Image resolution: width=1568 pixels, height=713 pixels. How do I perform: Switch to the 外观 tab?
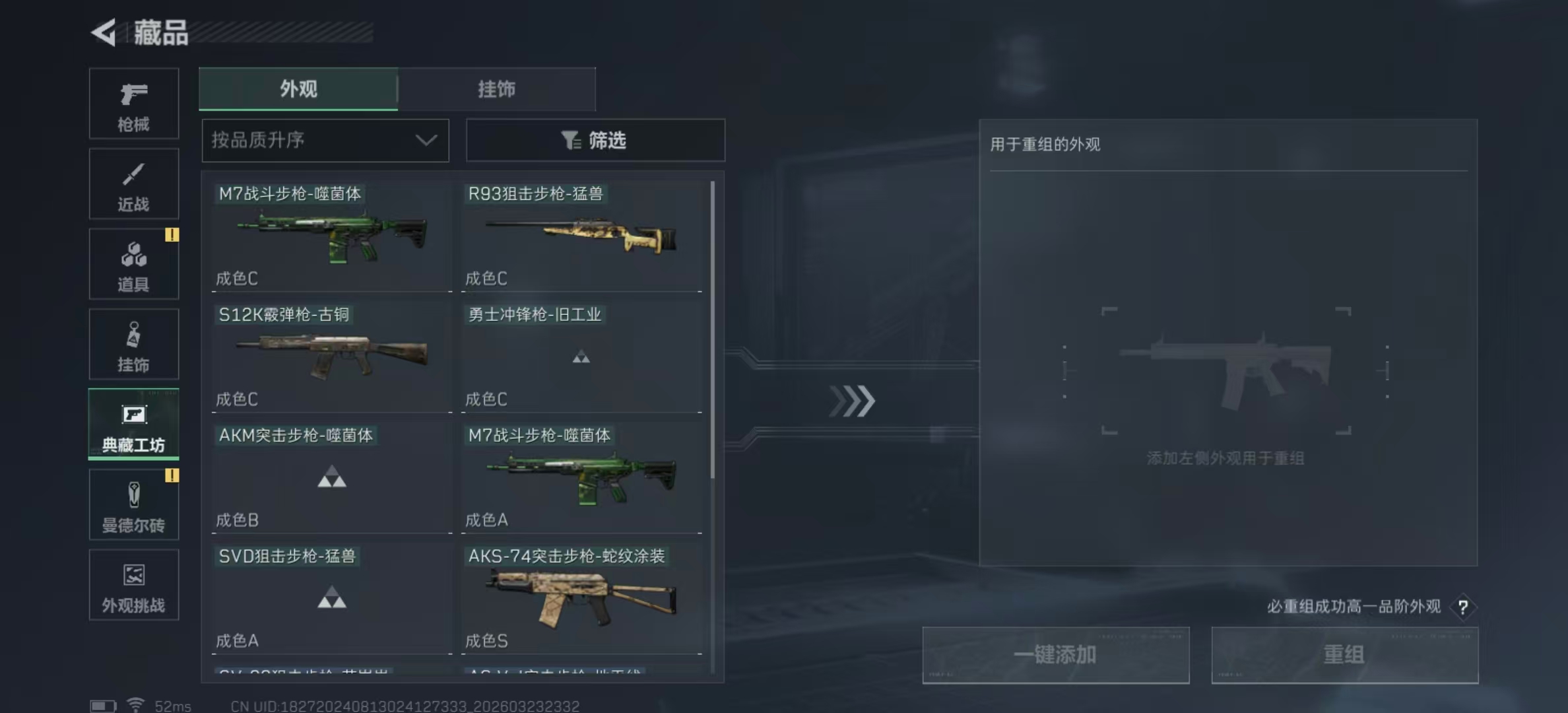coord(298,88)
